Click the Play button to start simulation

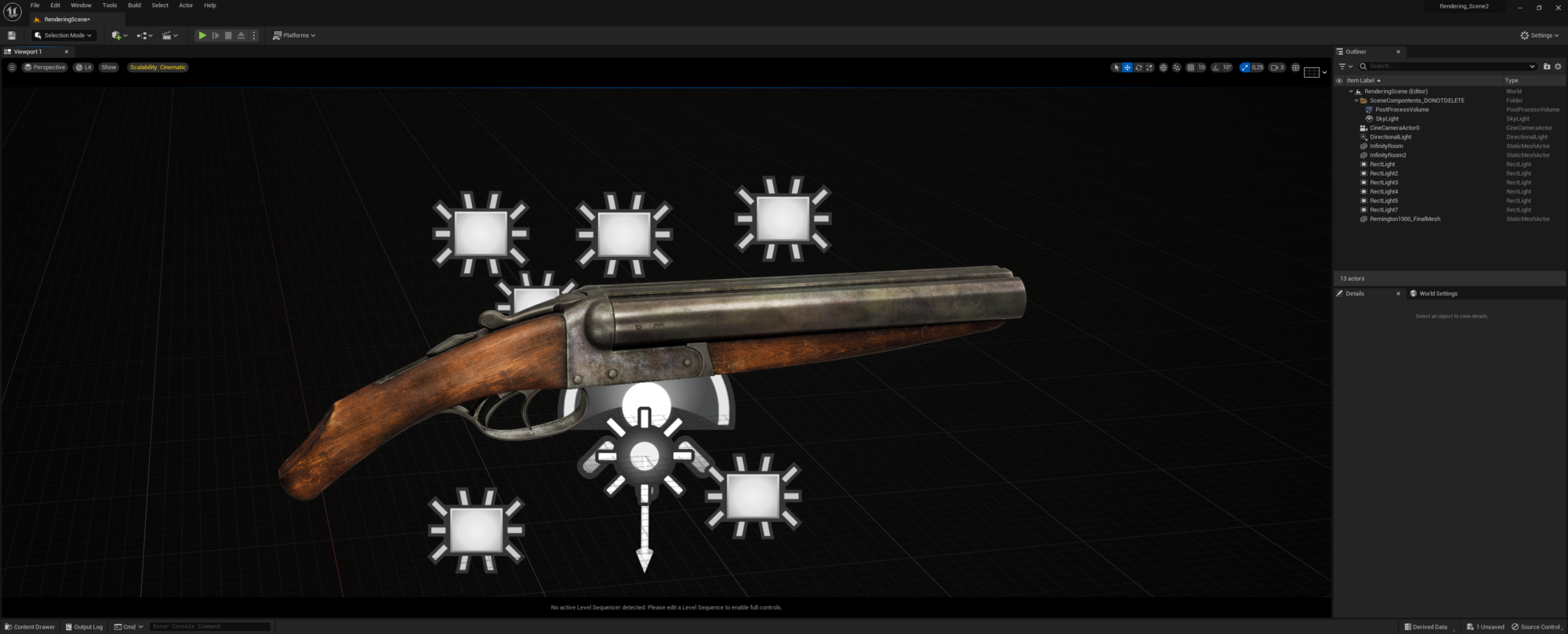tap(202, 35)
